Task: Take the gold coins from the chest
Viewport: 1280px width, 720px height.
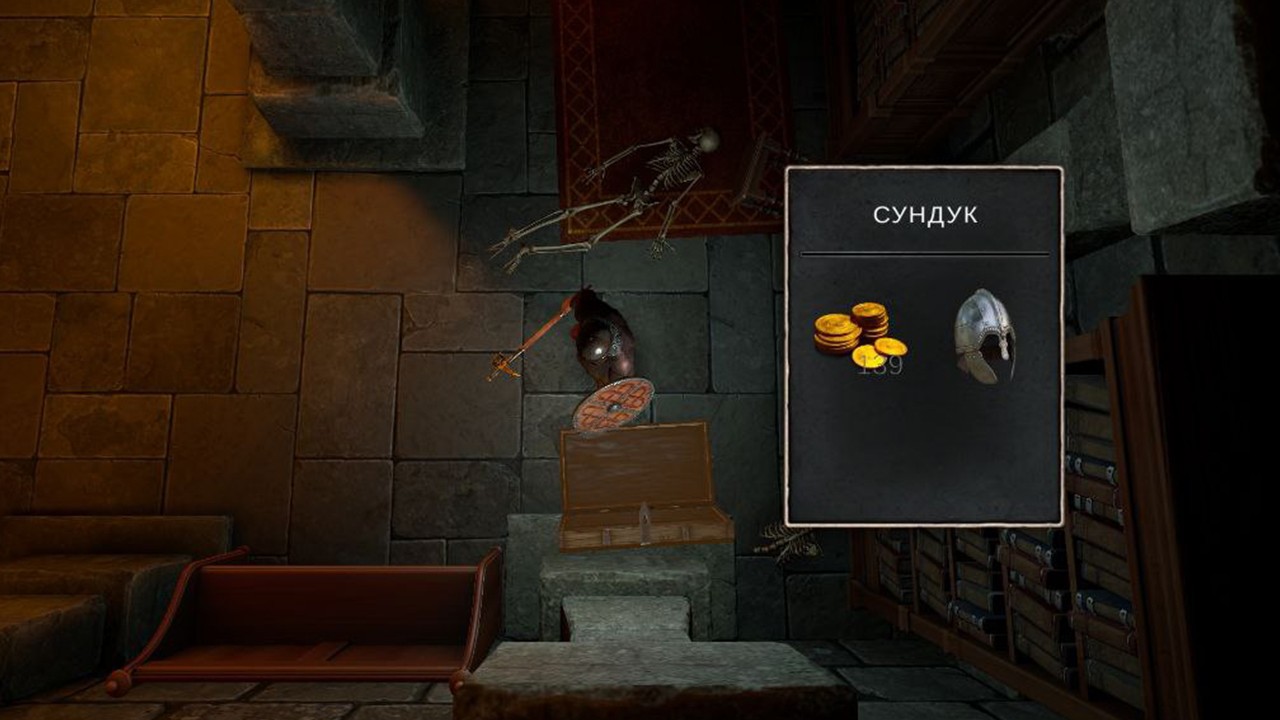Action: coord(858,335)
